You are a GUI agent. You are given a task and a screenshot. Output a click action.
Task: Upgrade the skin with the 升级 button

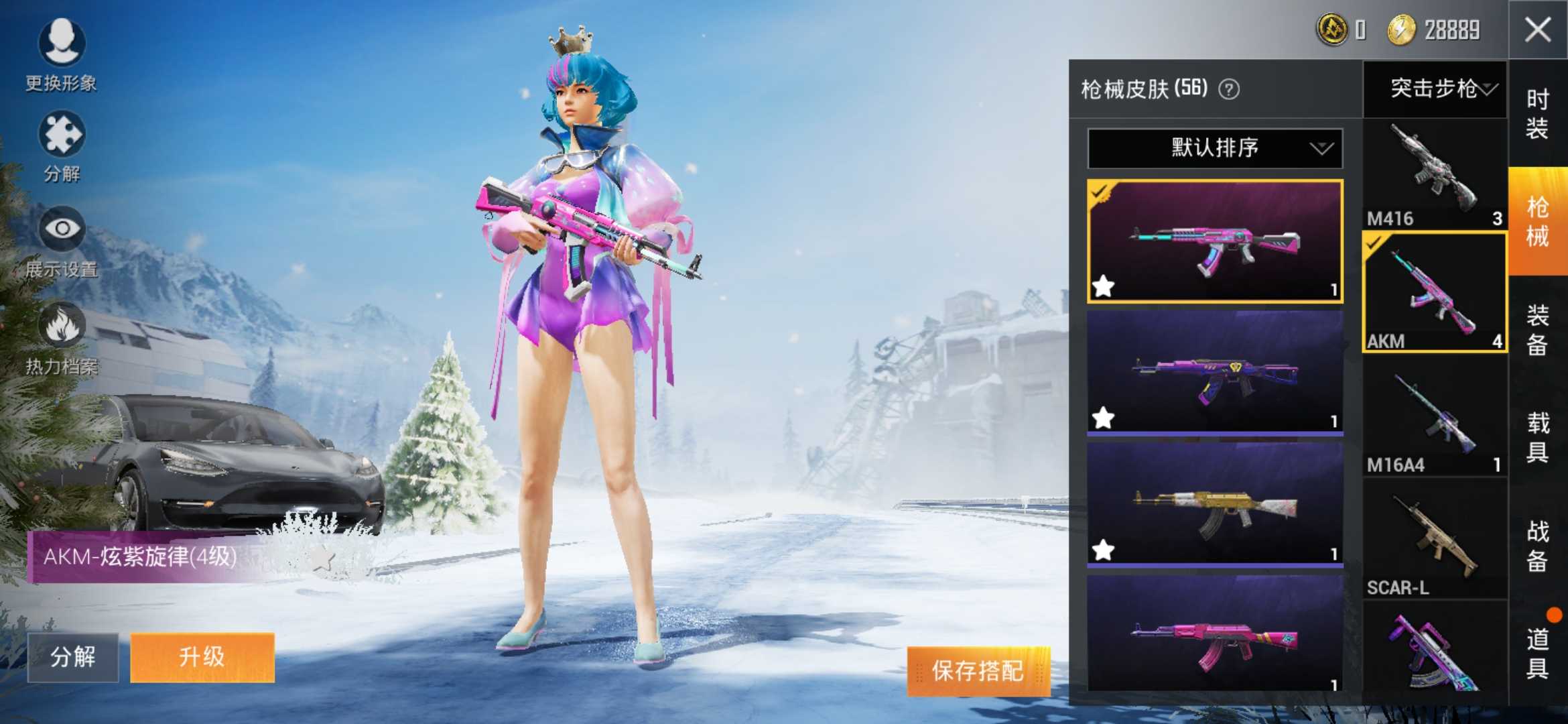pyautogui.click(x=202, y=657)
